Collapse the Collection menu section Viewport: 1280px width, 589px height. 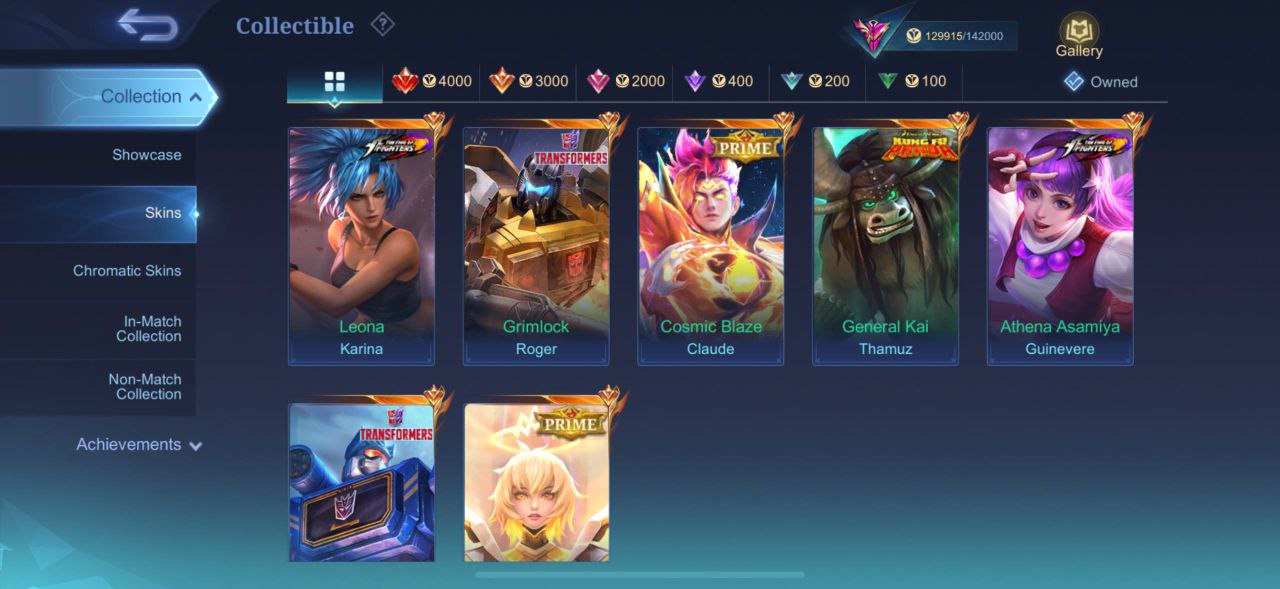point(150,97)
